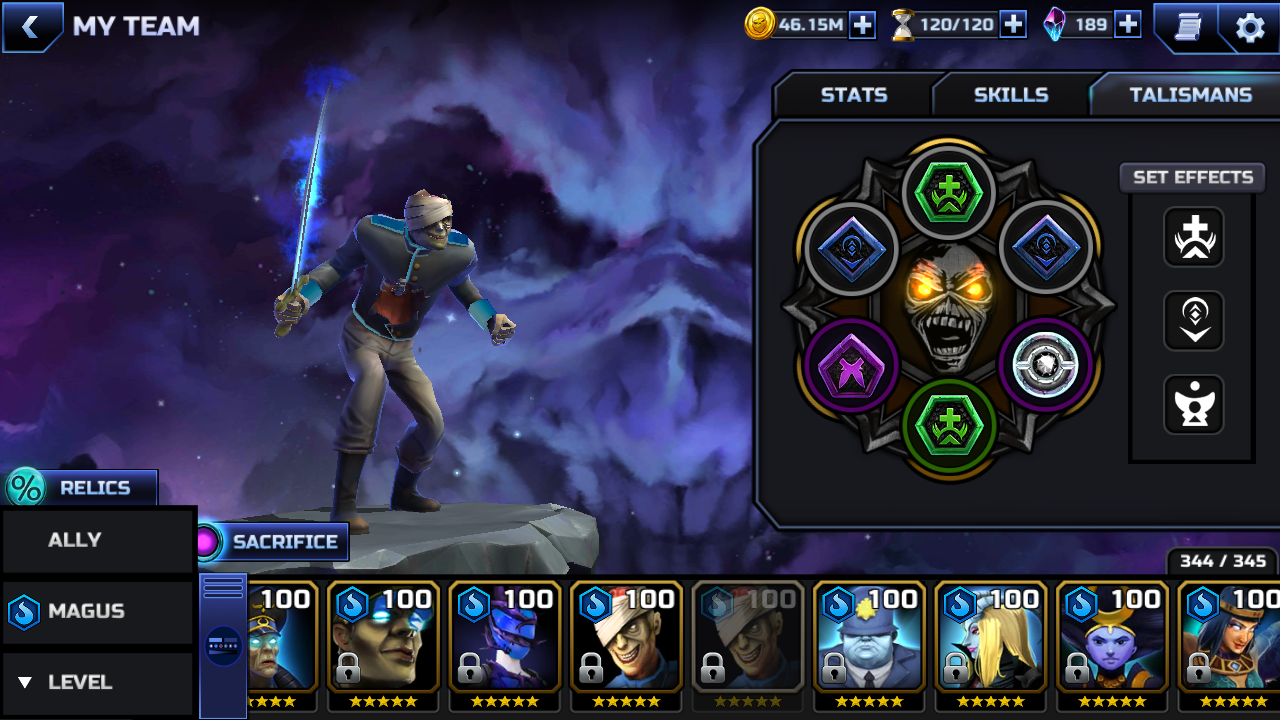Switch to the Stats tab
Screen dimensions: 1280x720
(x=853, y=95)
